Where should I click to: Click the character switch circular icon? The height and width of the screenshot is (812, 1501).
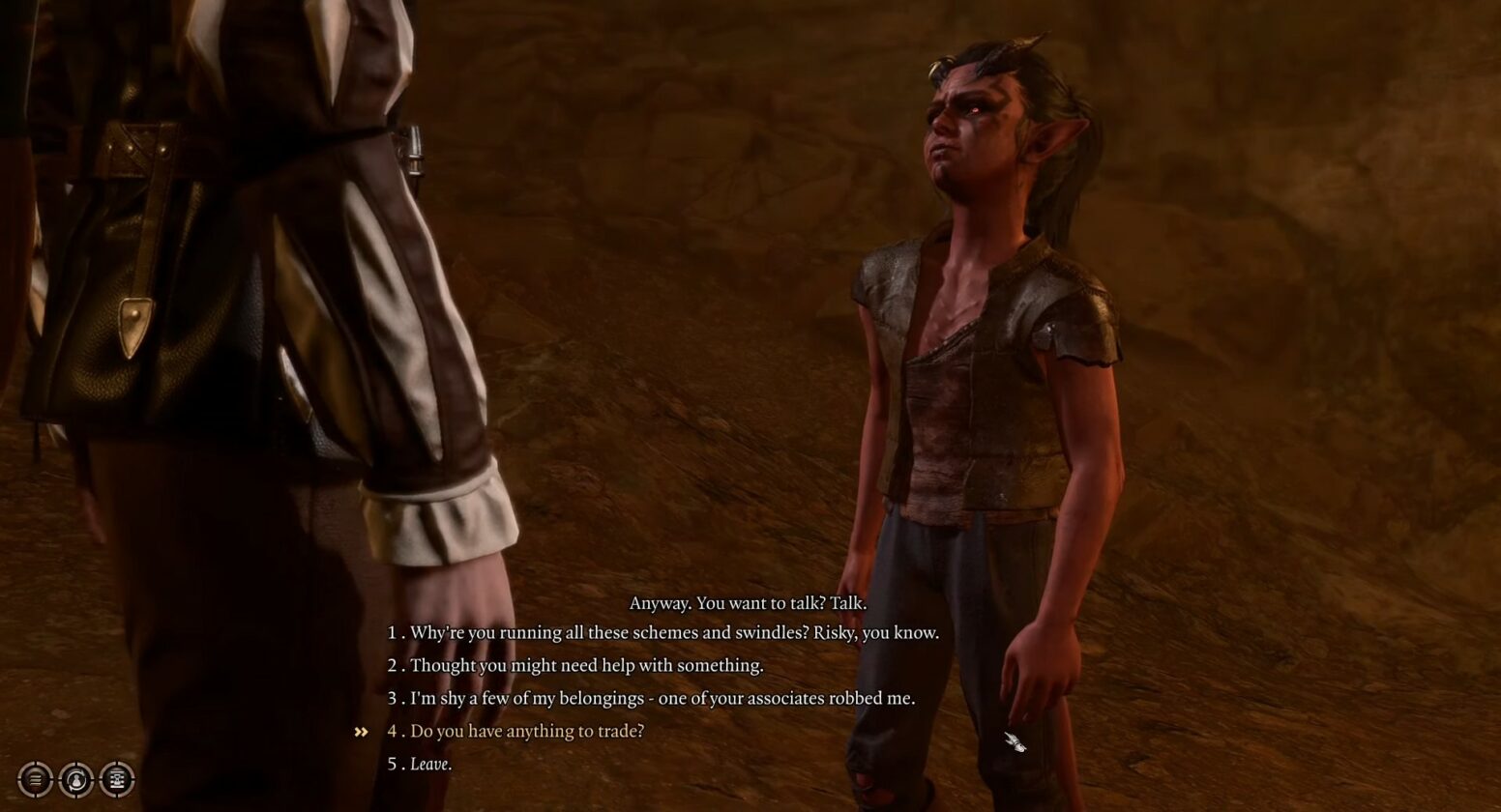click(x=75, y=779)
